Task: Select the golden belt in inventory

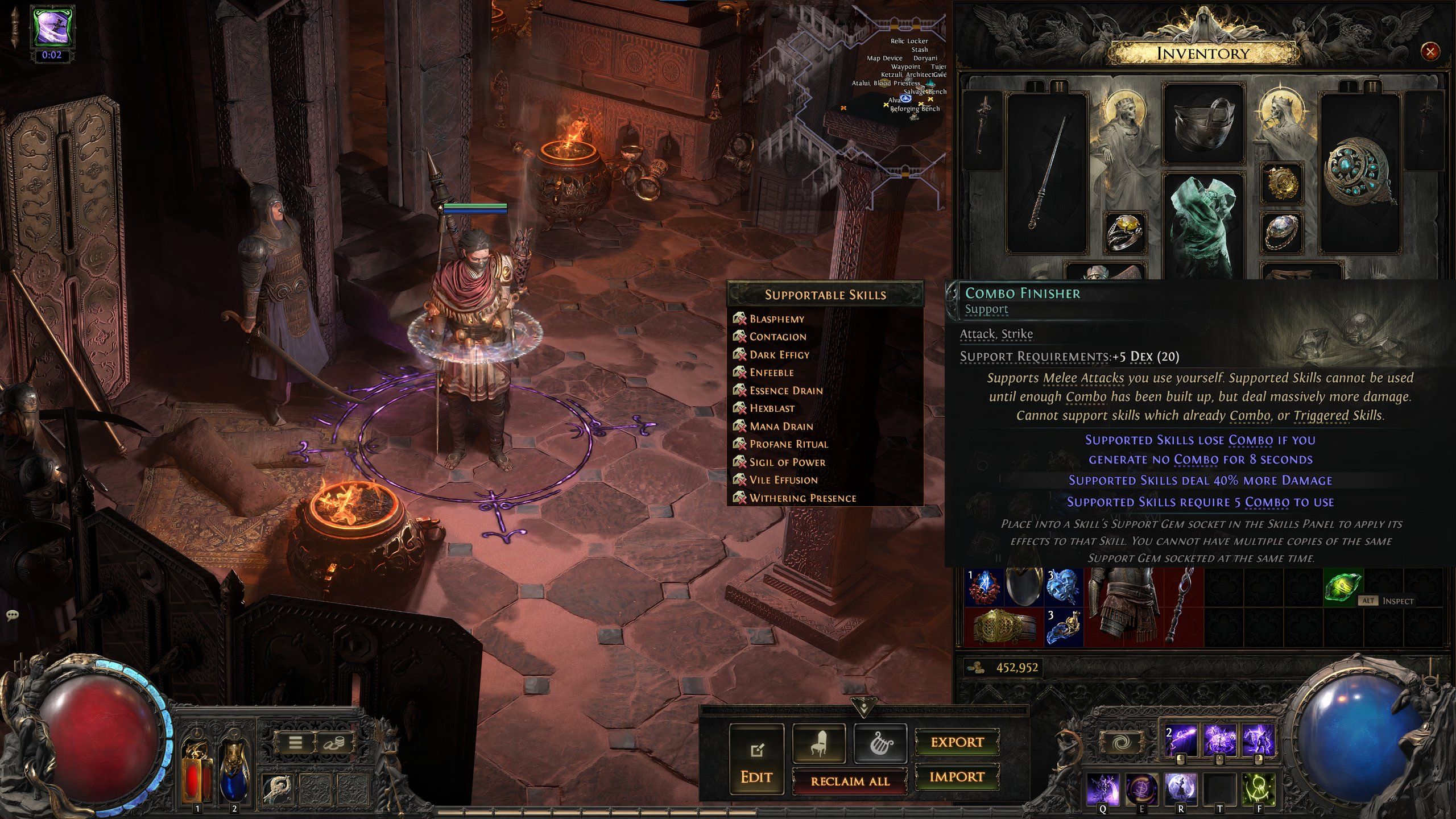Action: (x=1004, y=627)
